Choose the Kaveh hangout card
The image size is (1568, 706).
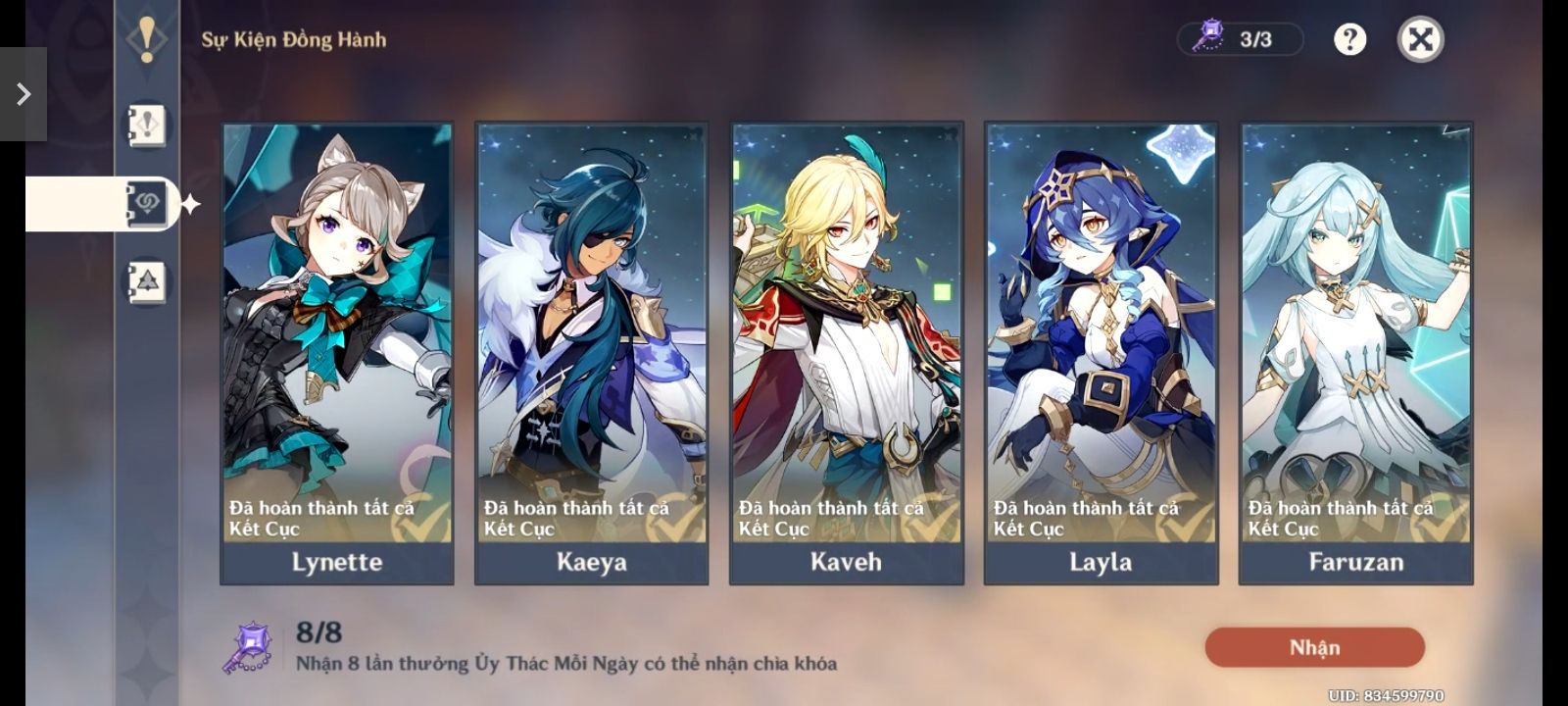pos(846,353)
